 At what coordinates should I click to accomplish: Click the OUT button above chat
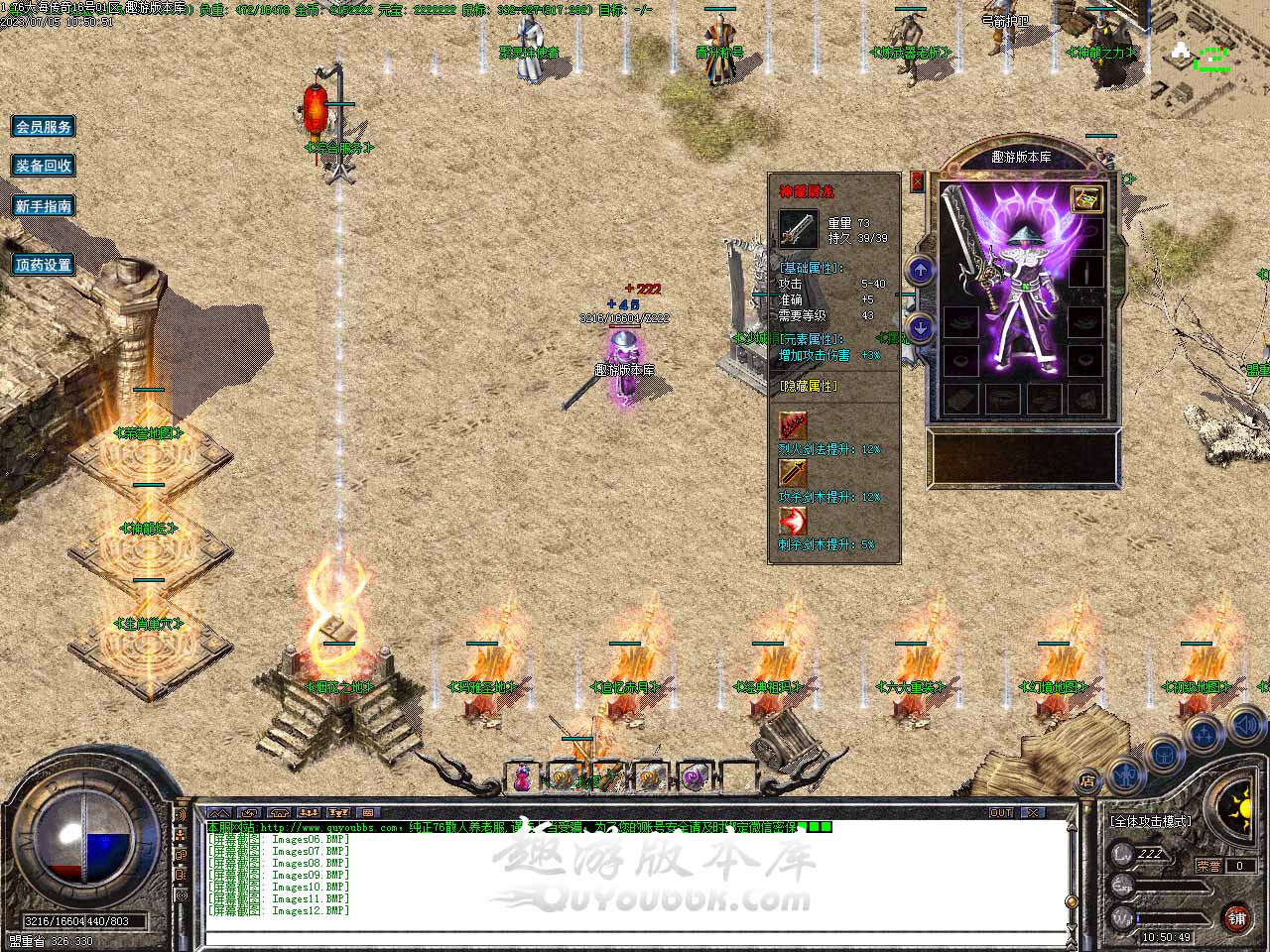[1001, 813]
